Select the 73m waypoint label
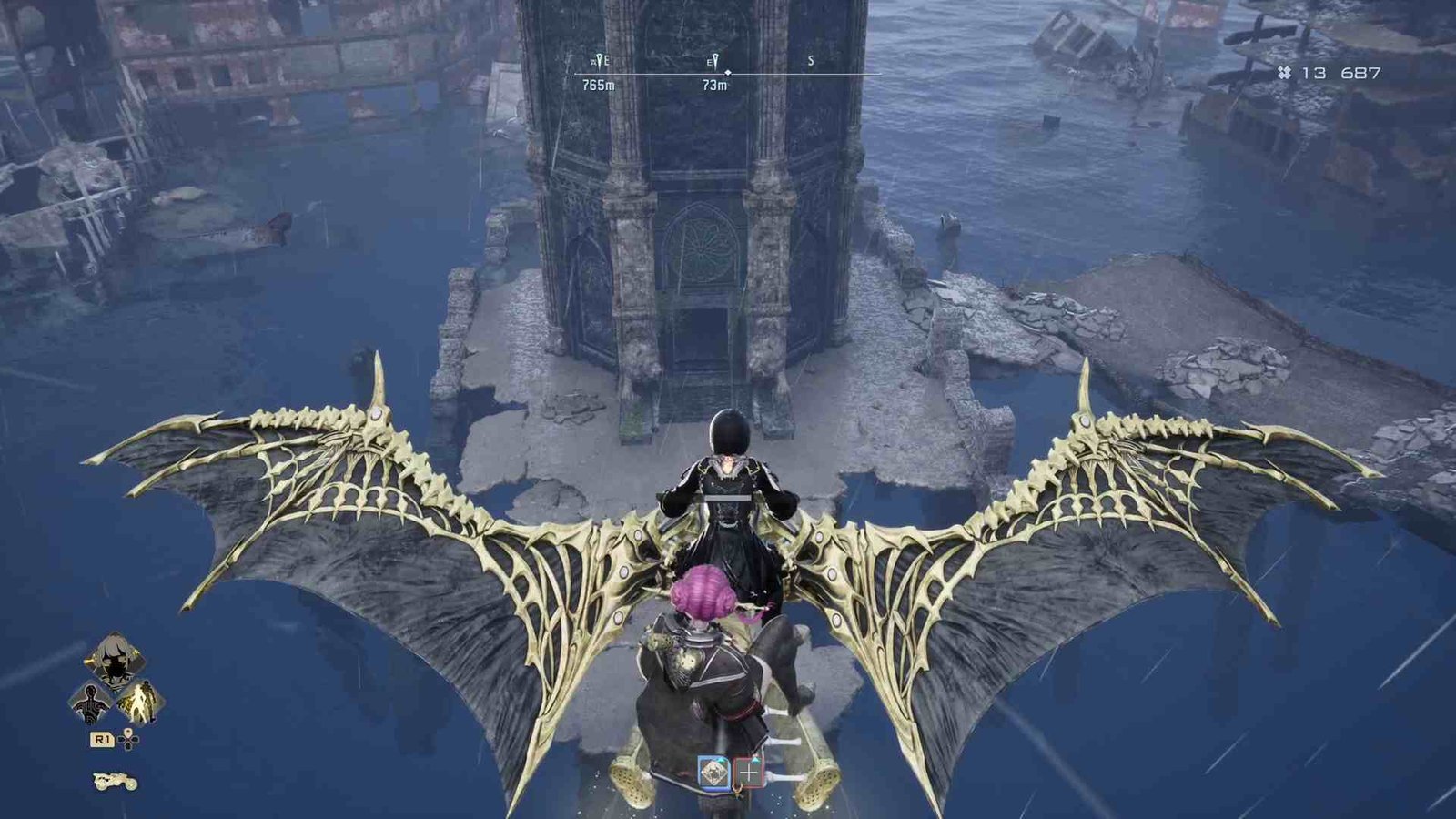This screenshot has height=819, width=1456. [715, 85]
